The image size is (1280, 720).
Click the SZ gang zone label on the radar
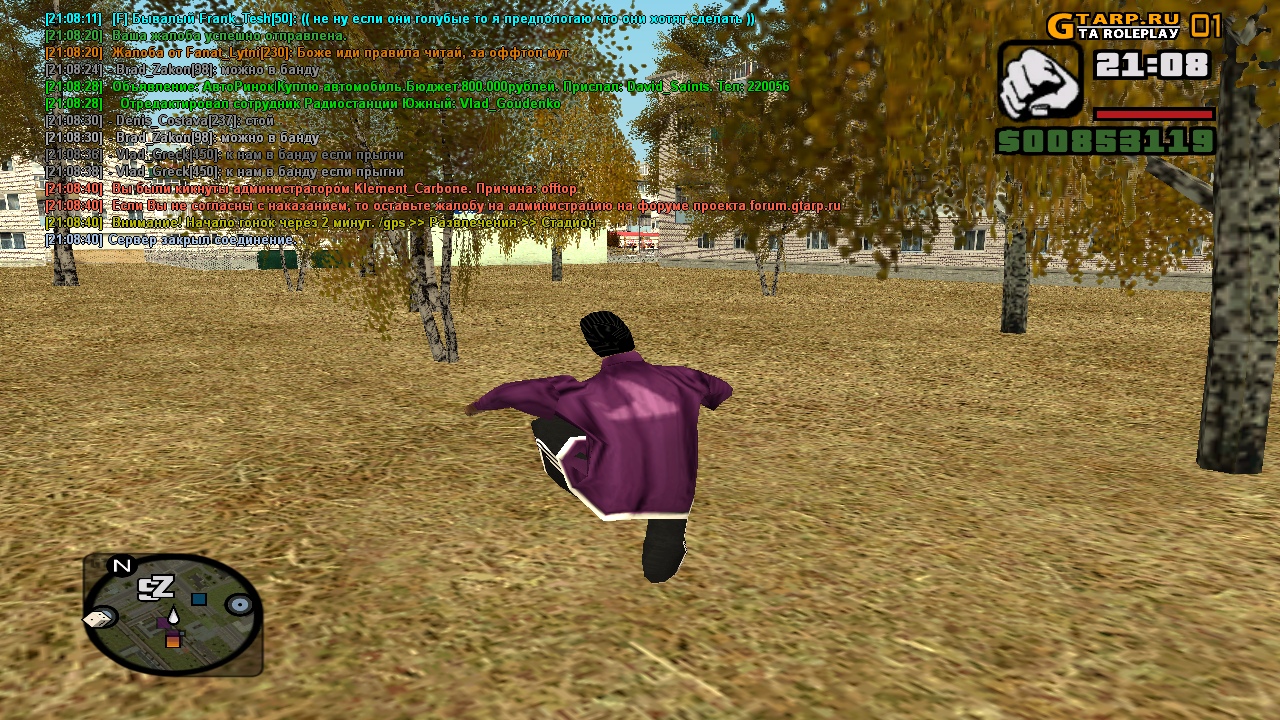click(156, 585)
